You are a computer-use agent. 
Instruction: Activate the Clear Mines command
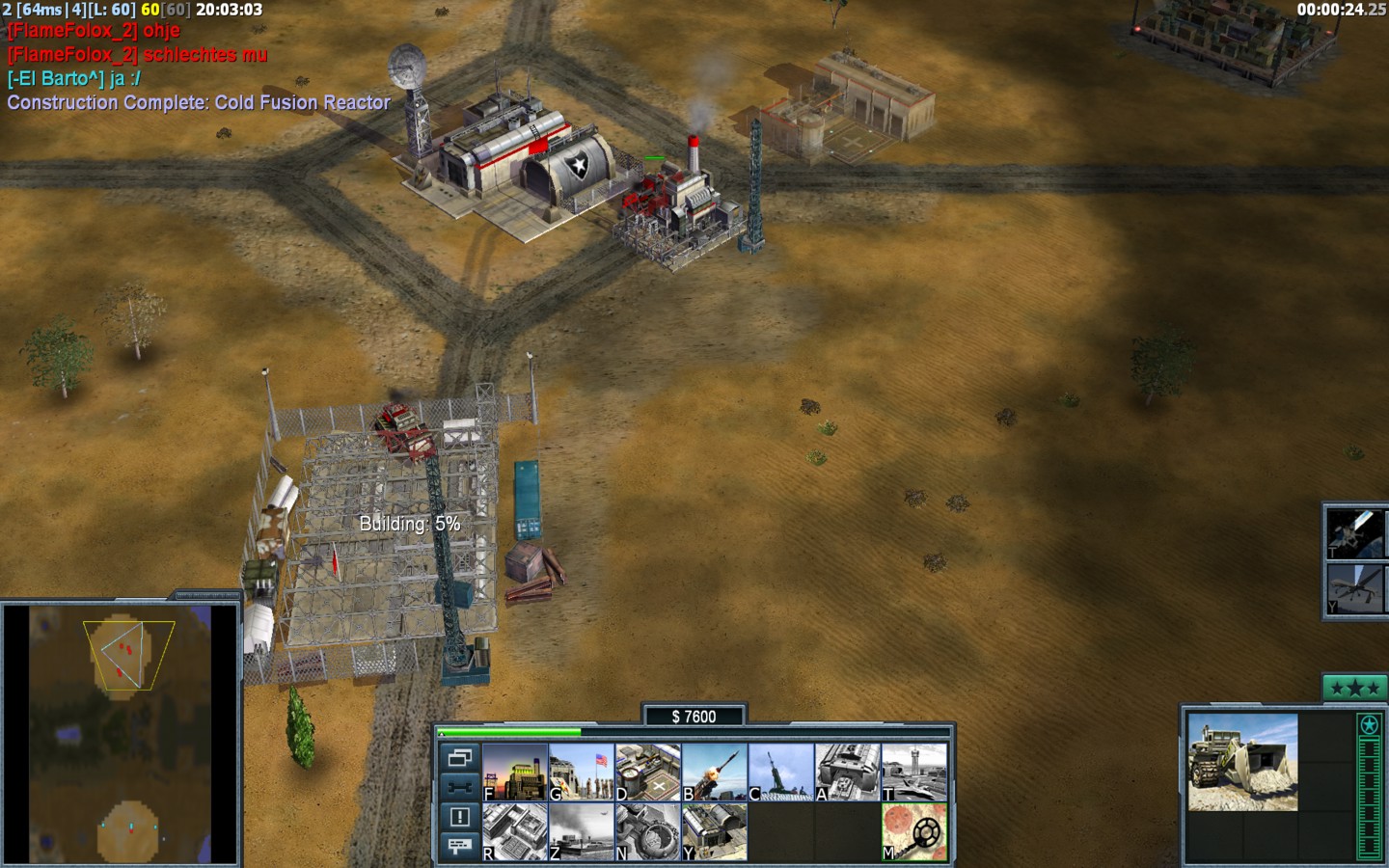coord(914,831)
